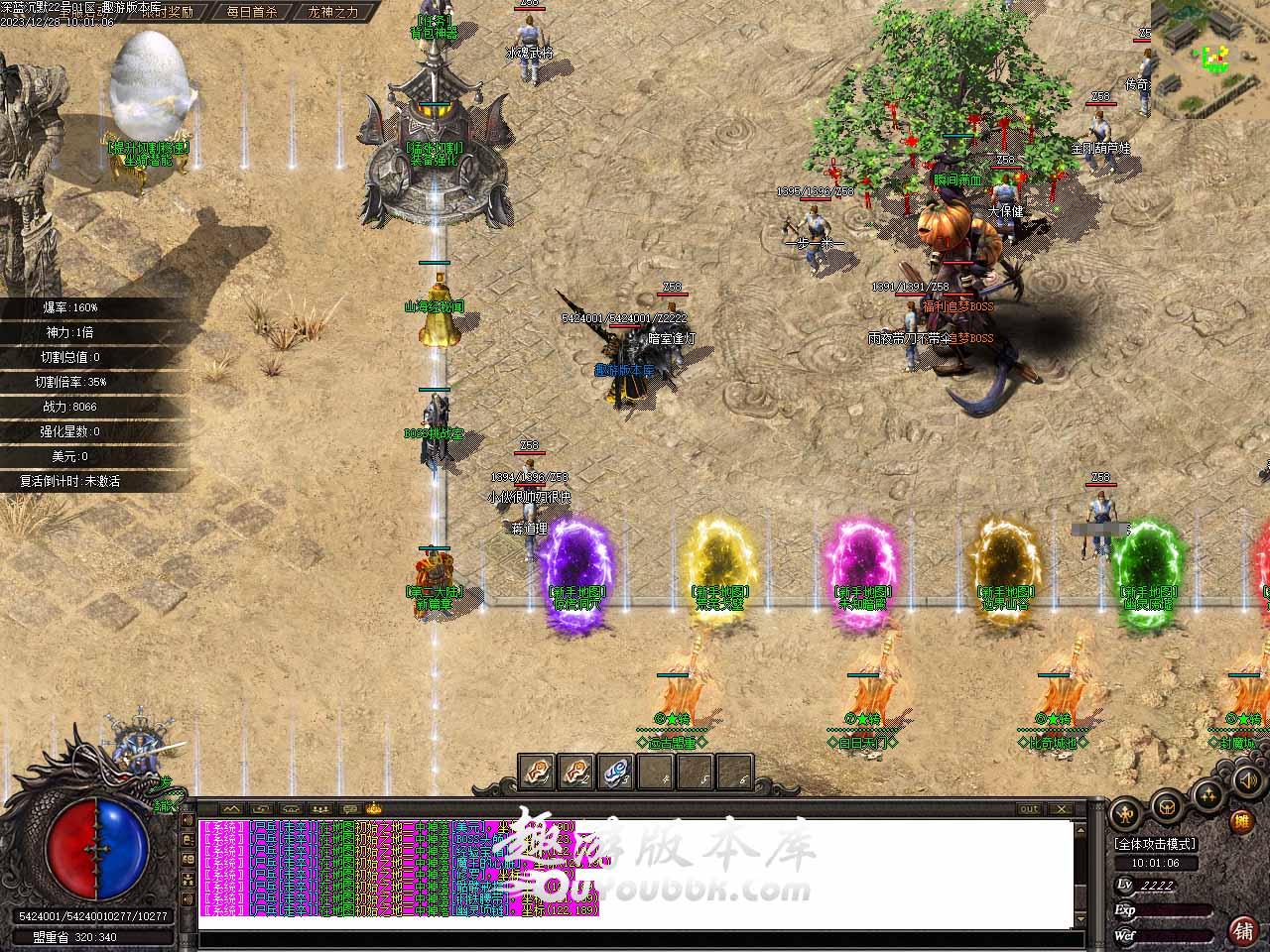1270x952 pixels.
Task: Open the red 铺 shop button
Action: (x=1241, y=930)
